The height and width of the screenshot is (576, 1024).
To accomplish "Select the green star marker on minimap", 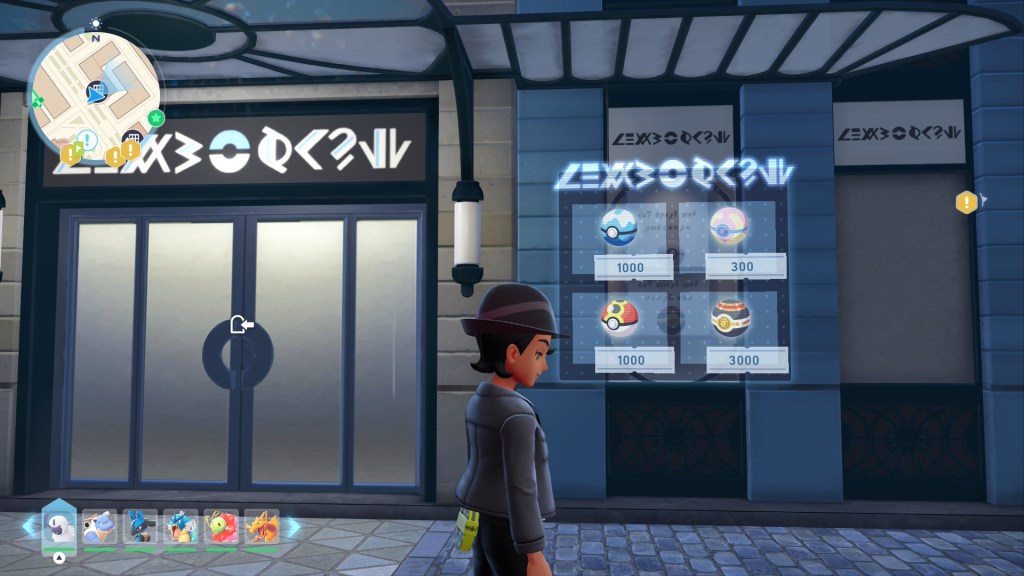I will pos(156,118).
